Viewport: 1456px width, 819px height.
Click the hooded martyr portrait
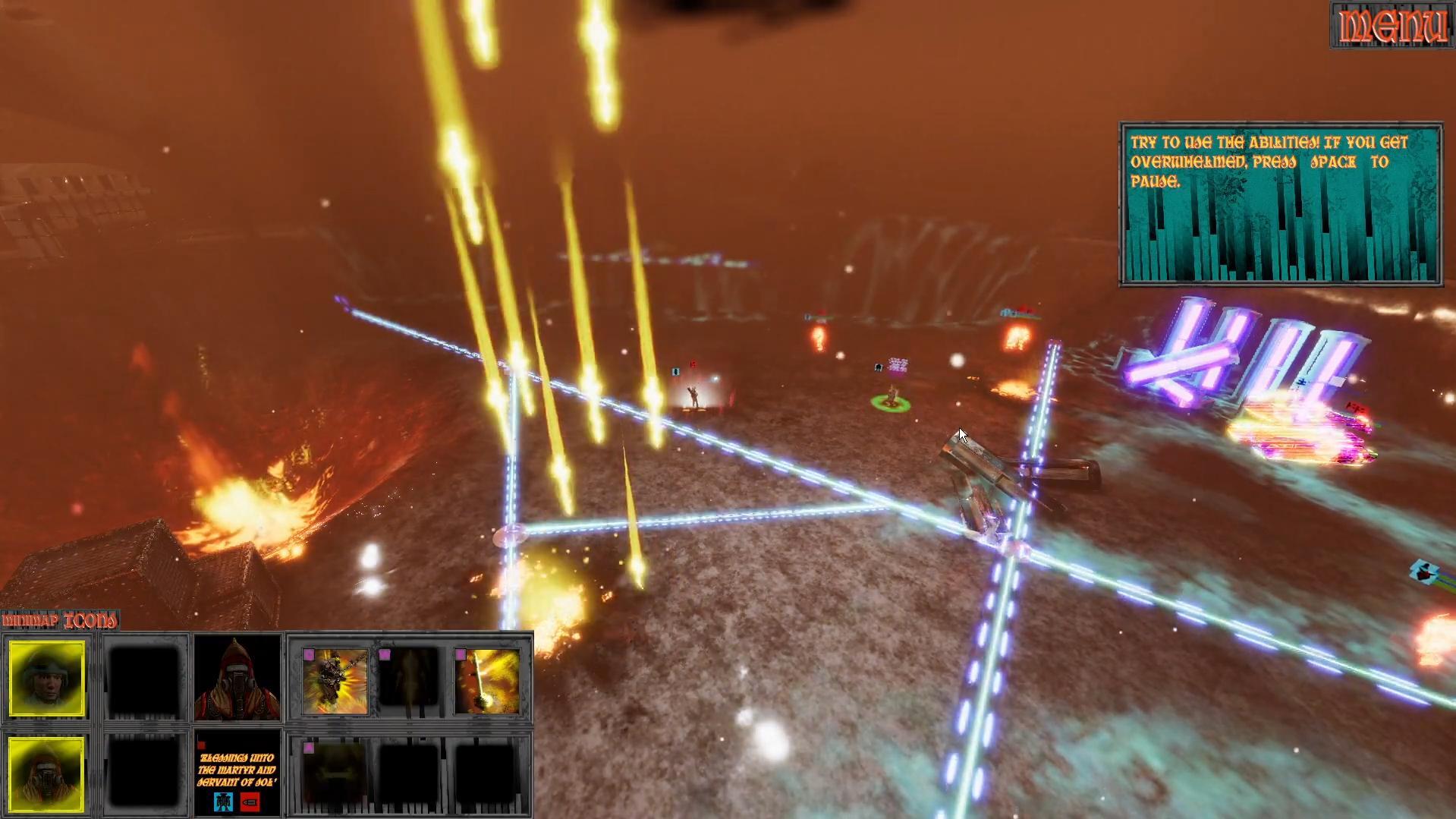pyautogui.click(x=236, y=678)
